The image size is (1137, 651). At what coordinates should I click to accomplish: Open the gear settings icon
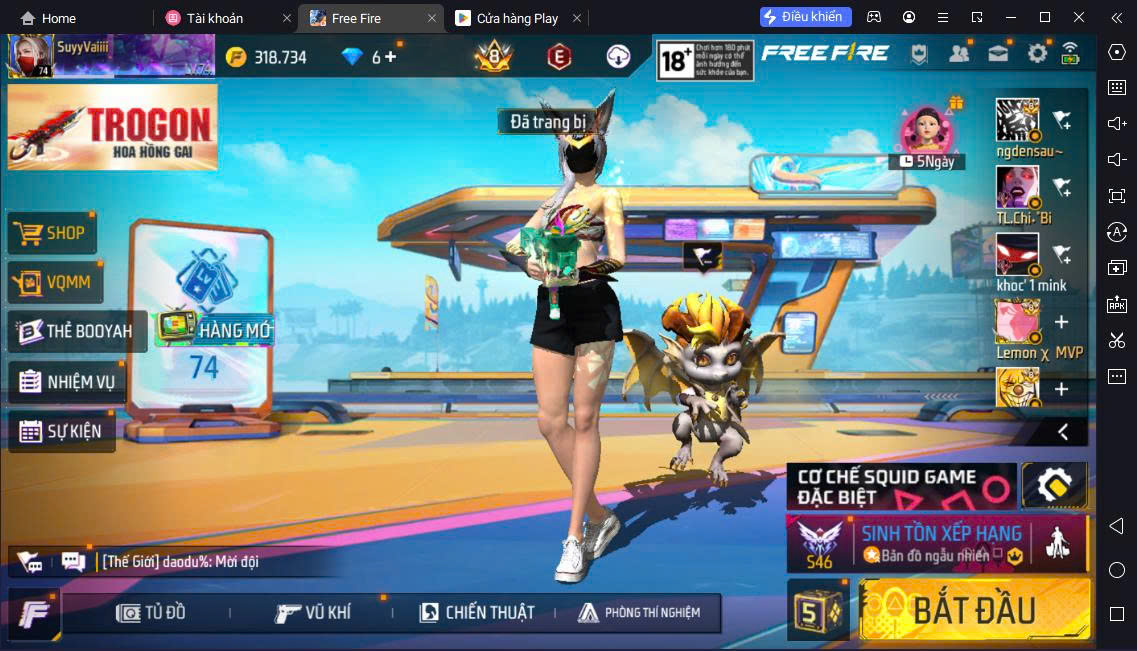[x=1038, y=54]
